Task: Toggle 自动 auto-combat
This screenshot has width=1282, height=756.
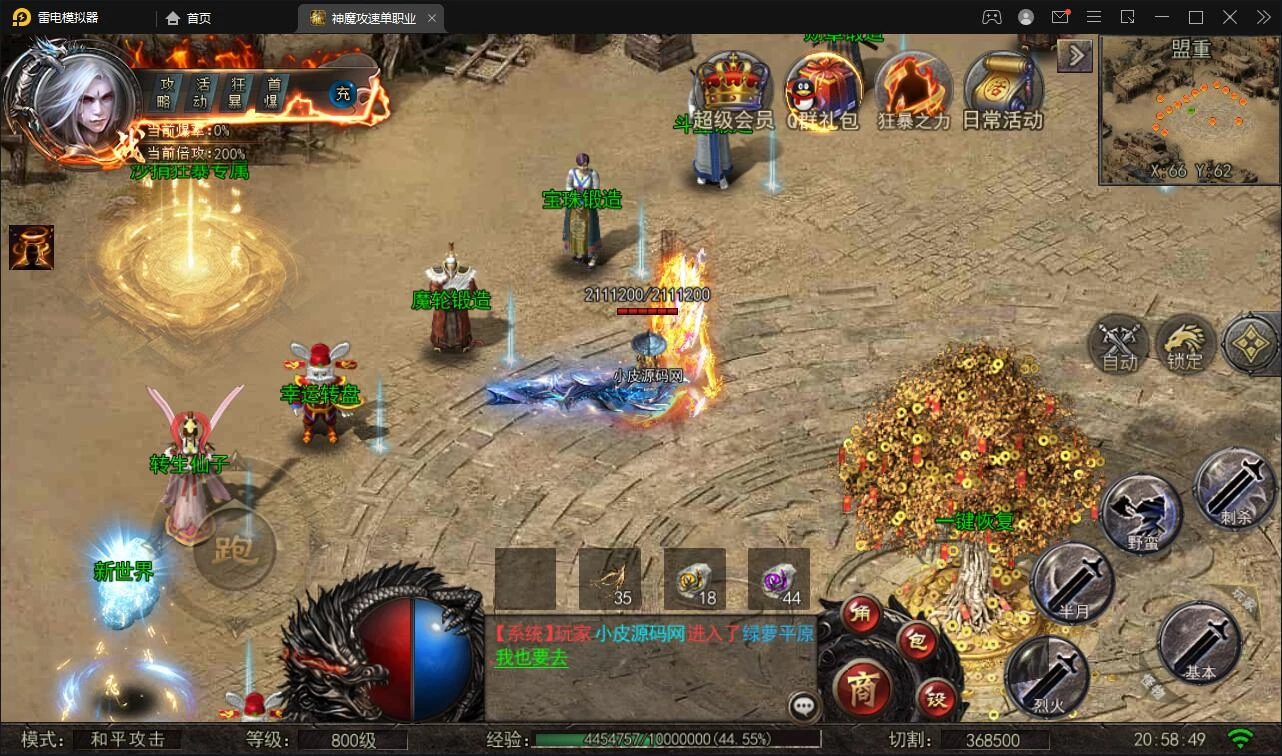Action: (x=1119, y=345)
